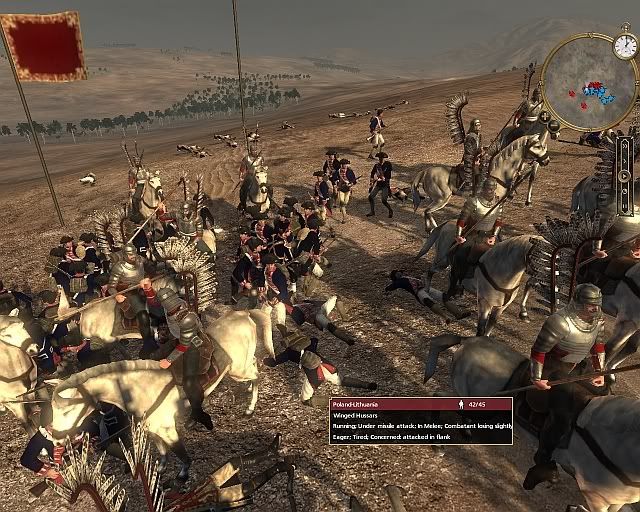Set normal play speed

click(x=625, y=177)
